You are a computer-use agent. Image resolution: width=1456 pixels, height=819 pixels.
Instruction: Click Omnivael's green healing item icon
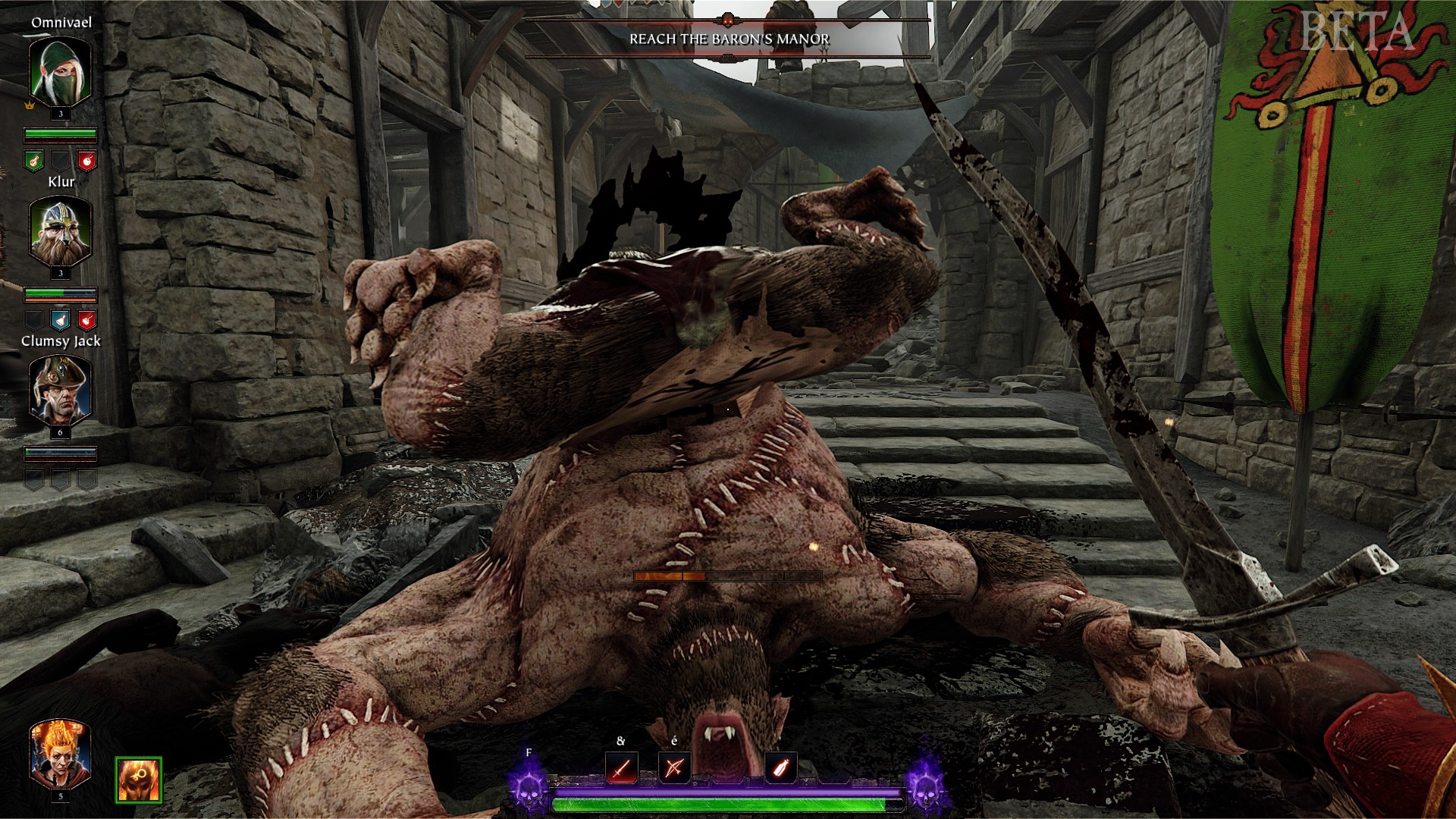click(33, 161)
